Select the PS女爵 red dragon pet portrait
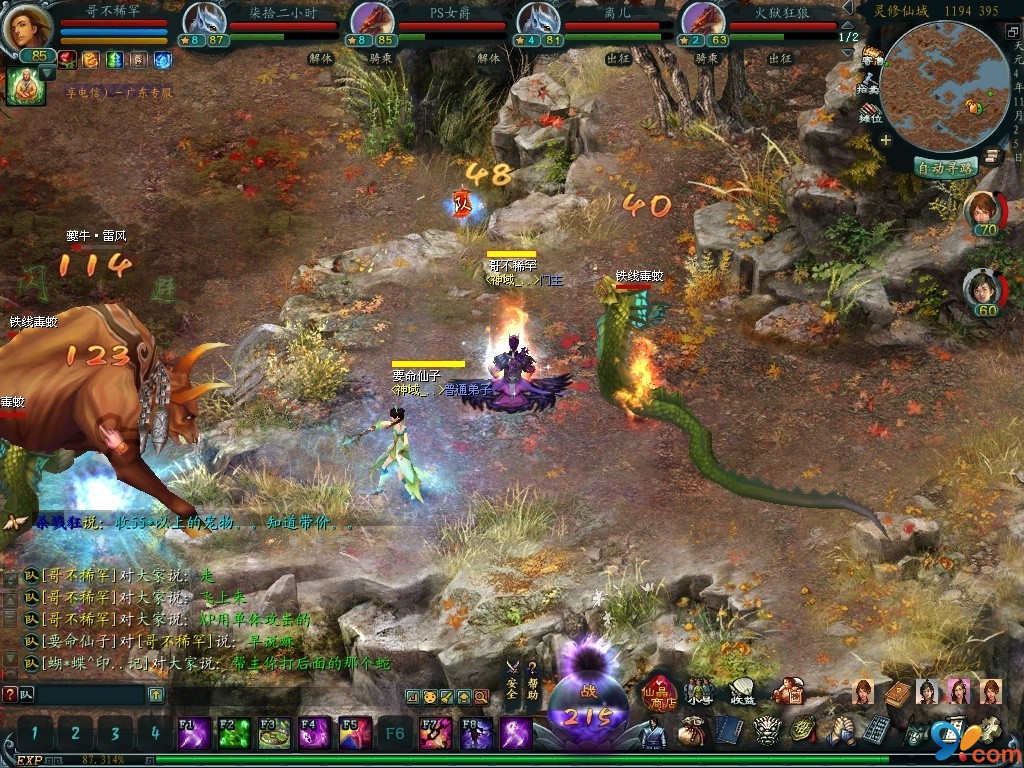The width and height of the screenshot is (1024, 768). tap(371, 22)
